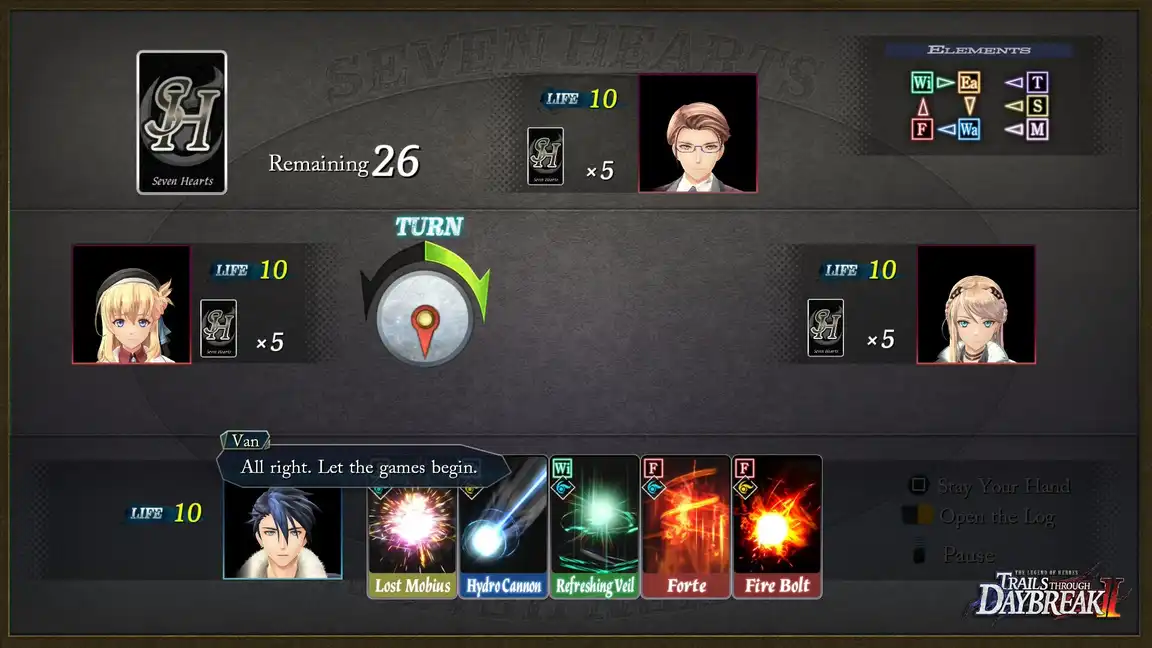Select the braided blonde opponent's portrait
Image resolution: width=1152 pixels, height=648 pixels.
point(975,304)
